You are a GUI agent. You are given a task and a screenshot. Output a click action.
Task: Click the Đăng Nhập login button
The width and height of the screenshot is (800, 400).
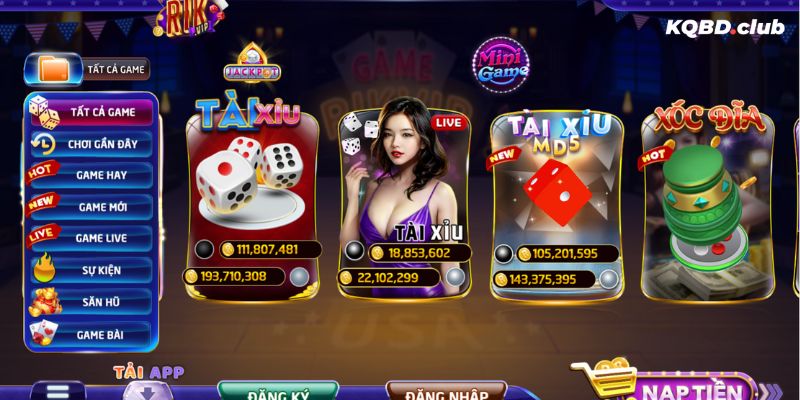click(x=446, y=391)
